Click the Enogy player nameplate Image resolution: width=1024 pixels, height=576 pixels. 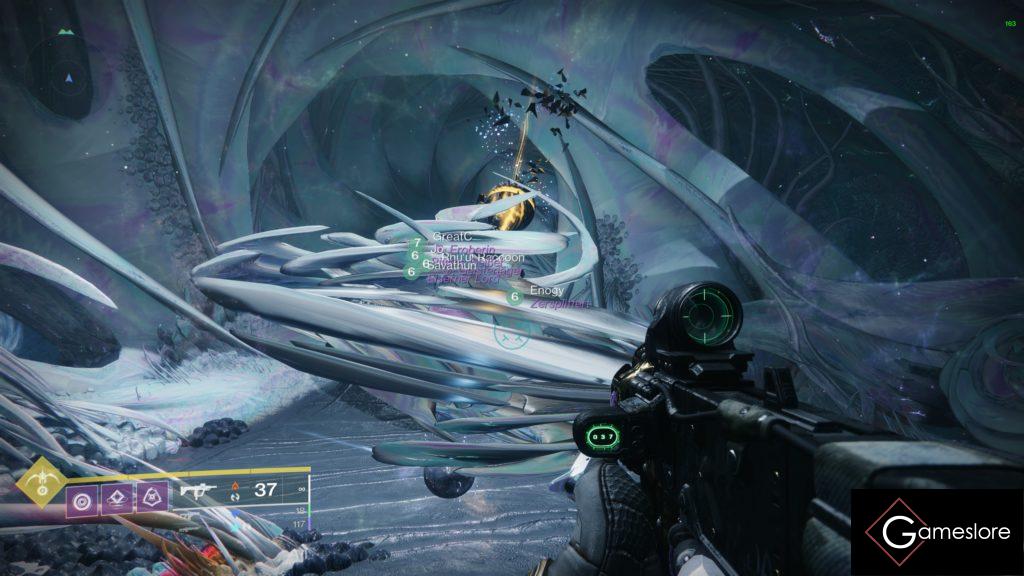[548, 290]
